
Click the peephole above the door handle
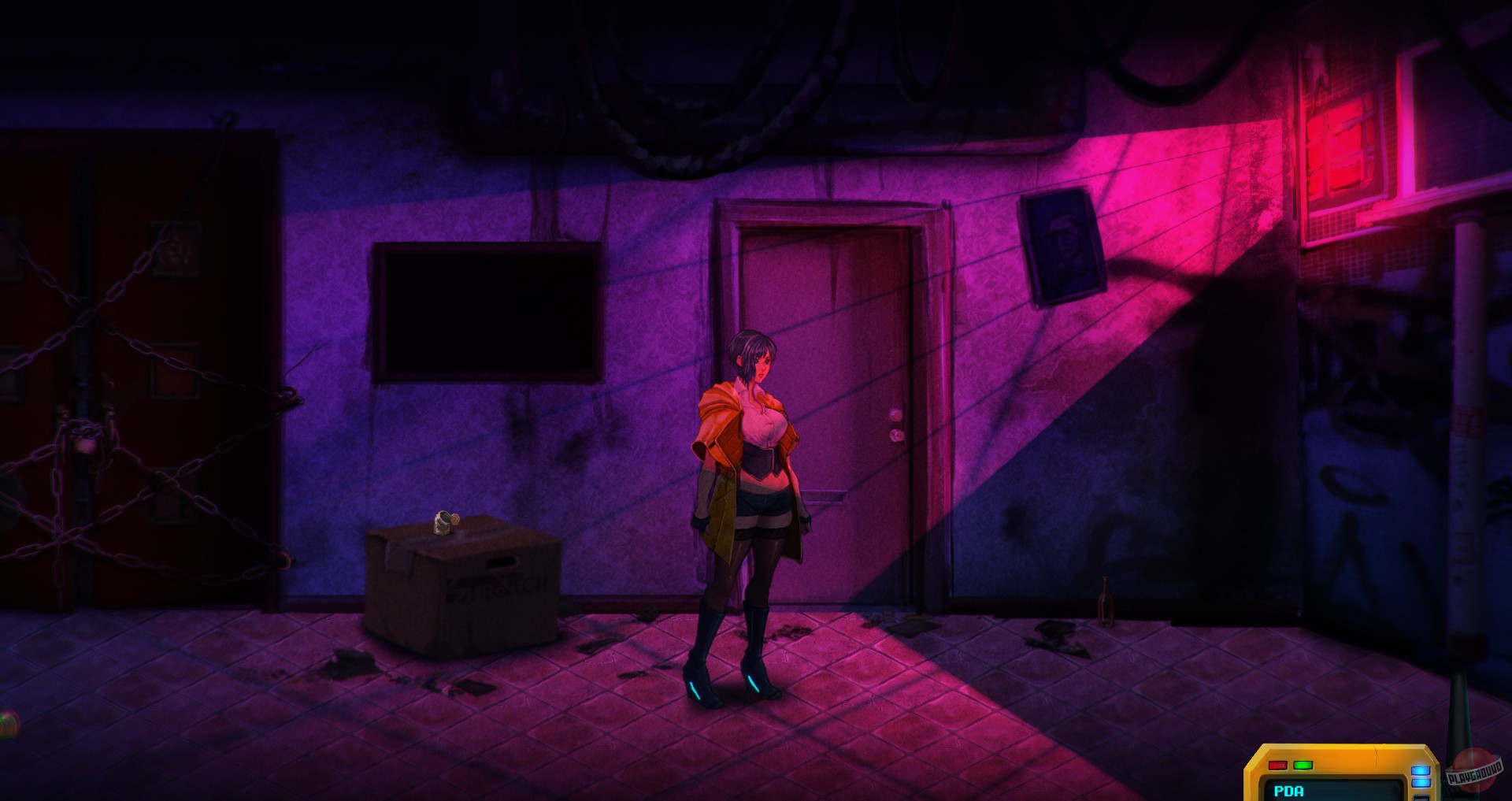(x=895, y=416)
